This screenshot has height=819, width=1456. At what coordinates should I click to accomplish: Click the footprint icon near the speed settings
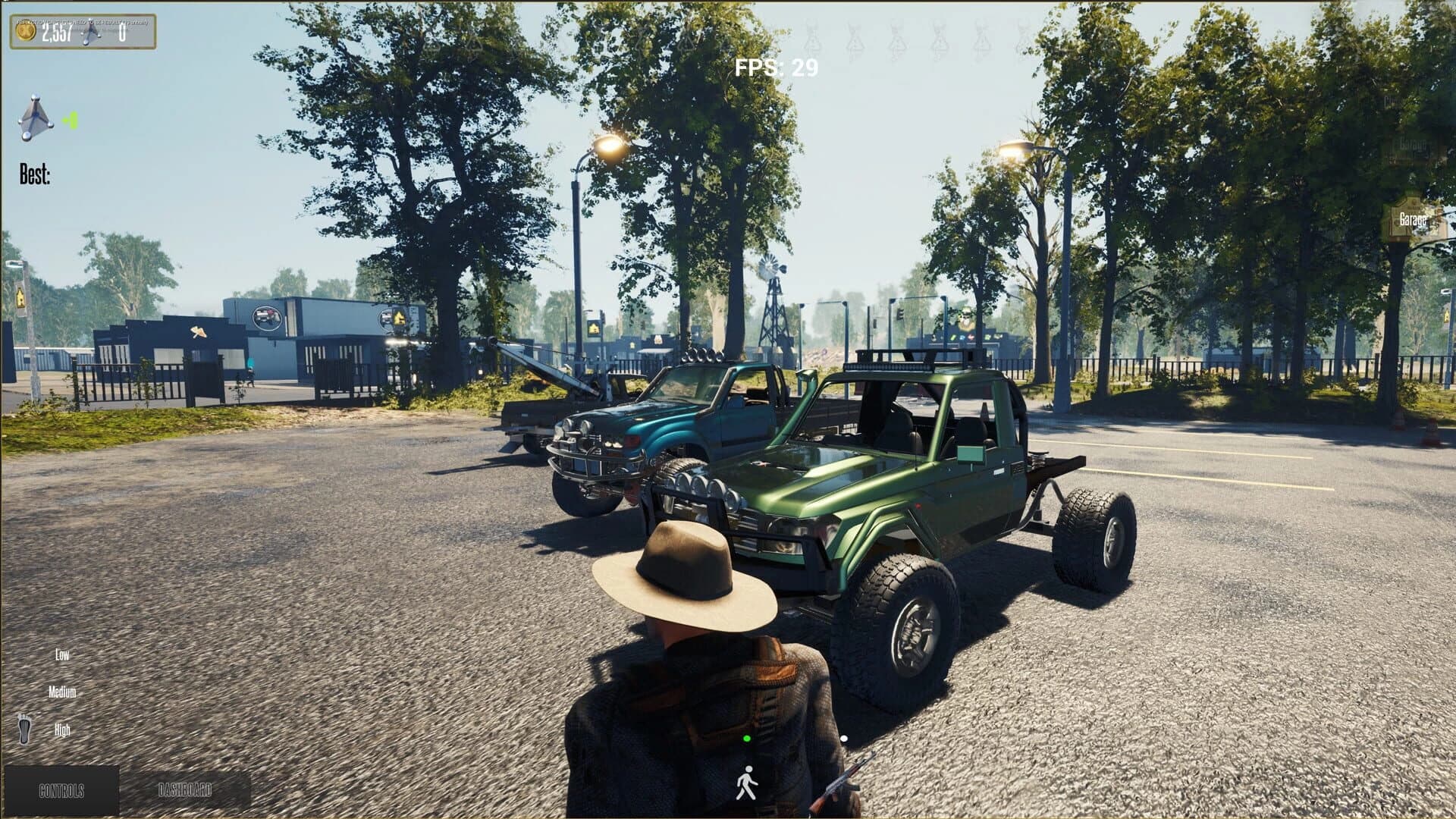24,730
